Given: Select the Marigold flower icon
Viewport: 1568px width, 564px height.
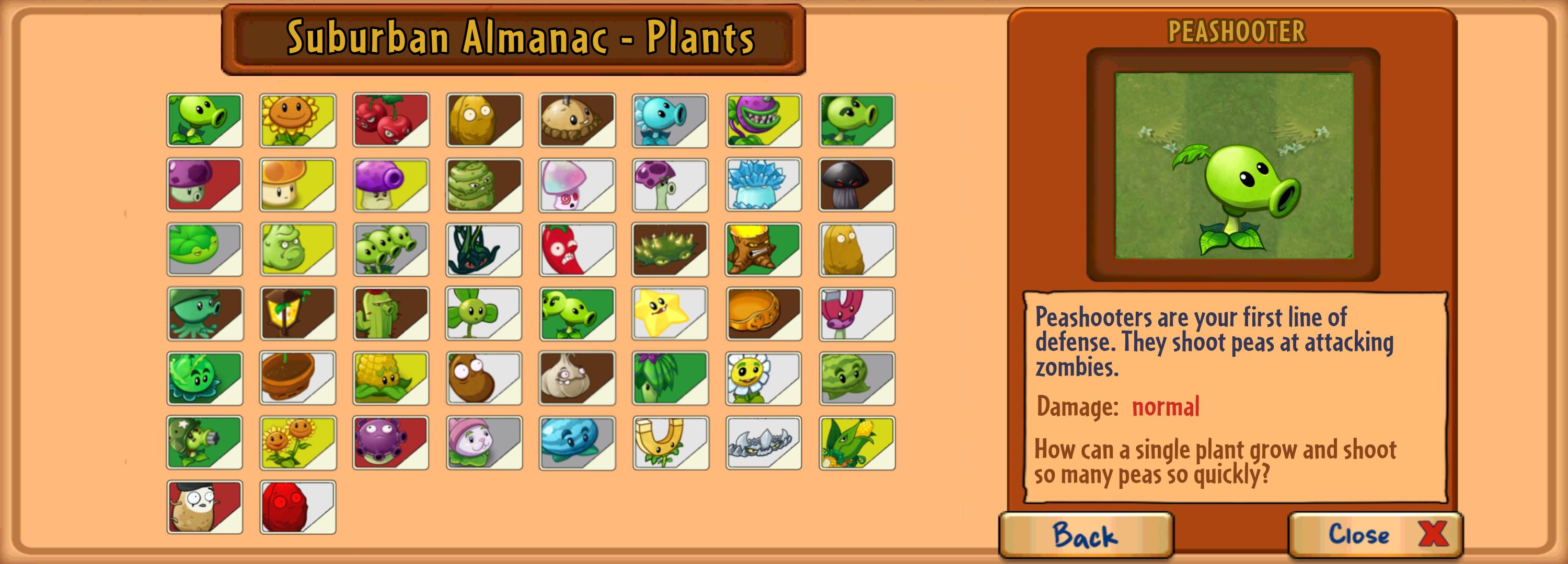Looking at the screenshot, I should [x=762, y=378].
